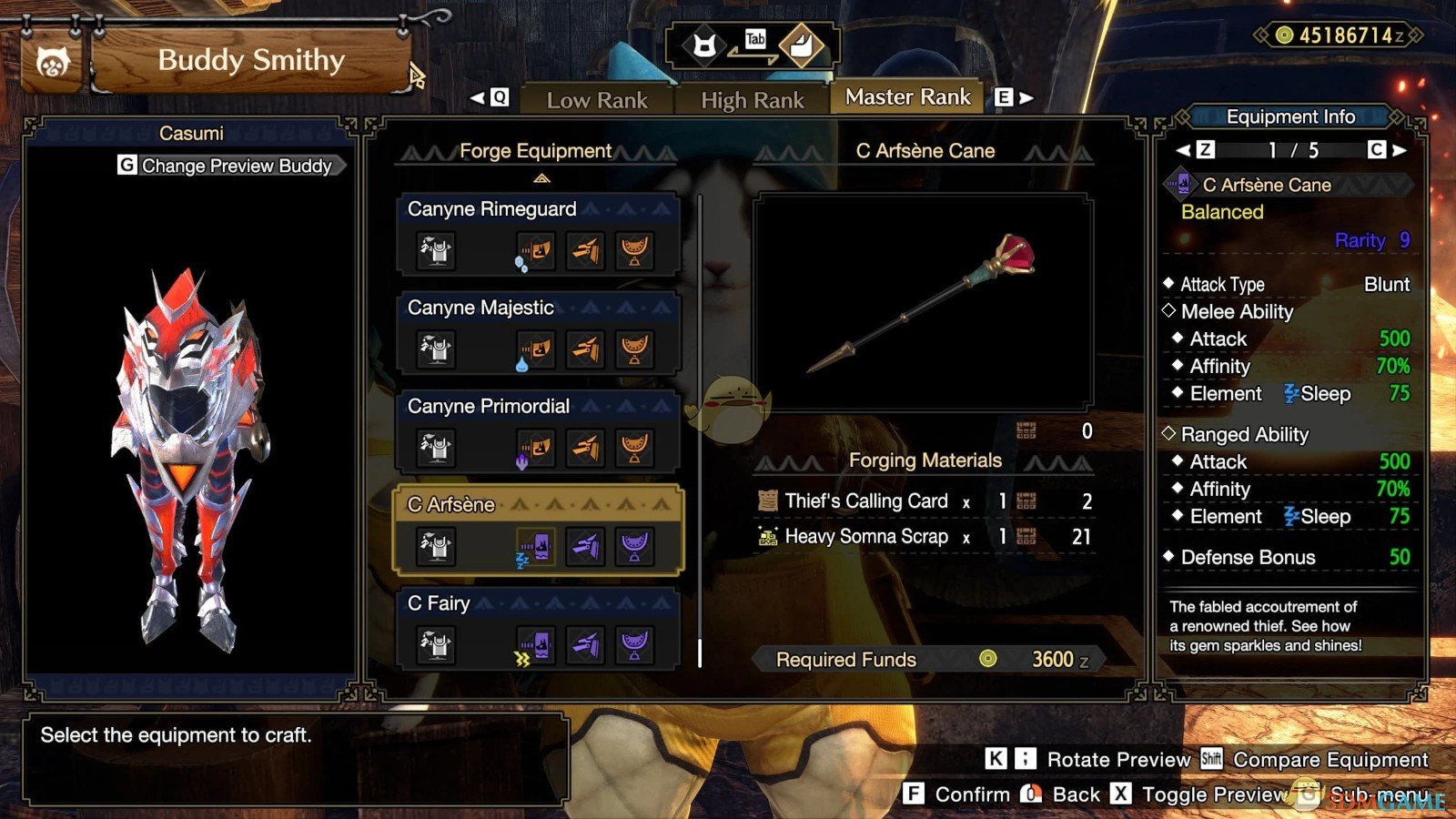The height and width of the screenshot is (819, 1456).
Task: Select the C Arfsène set row
Action: coord(538,530)
